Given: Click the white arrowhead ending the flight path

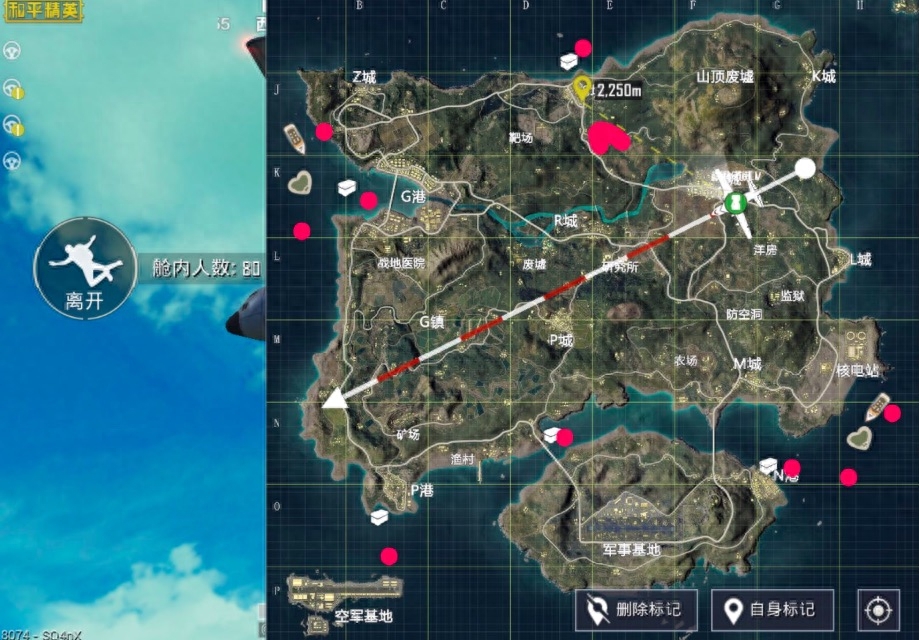Looking at the screenshot, I should point(333,399).
